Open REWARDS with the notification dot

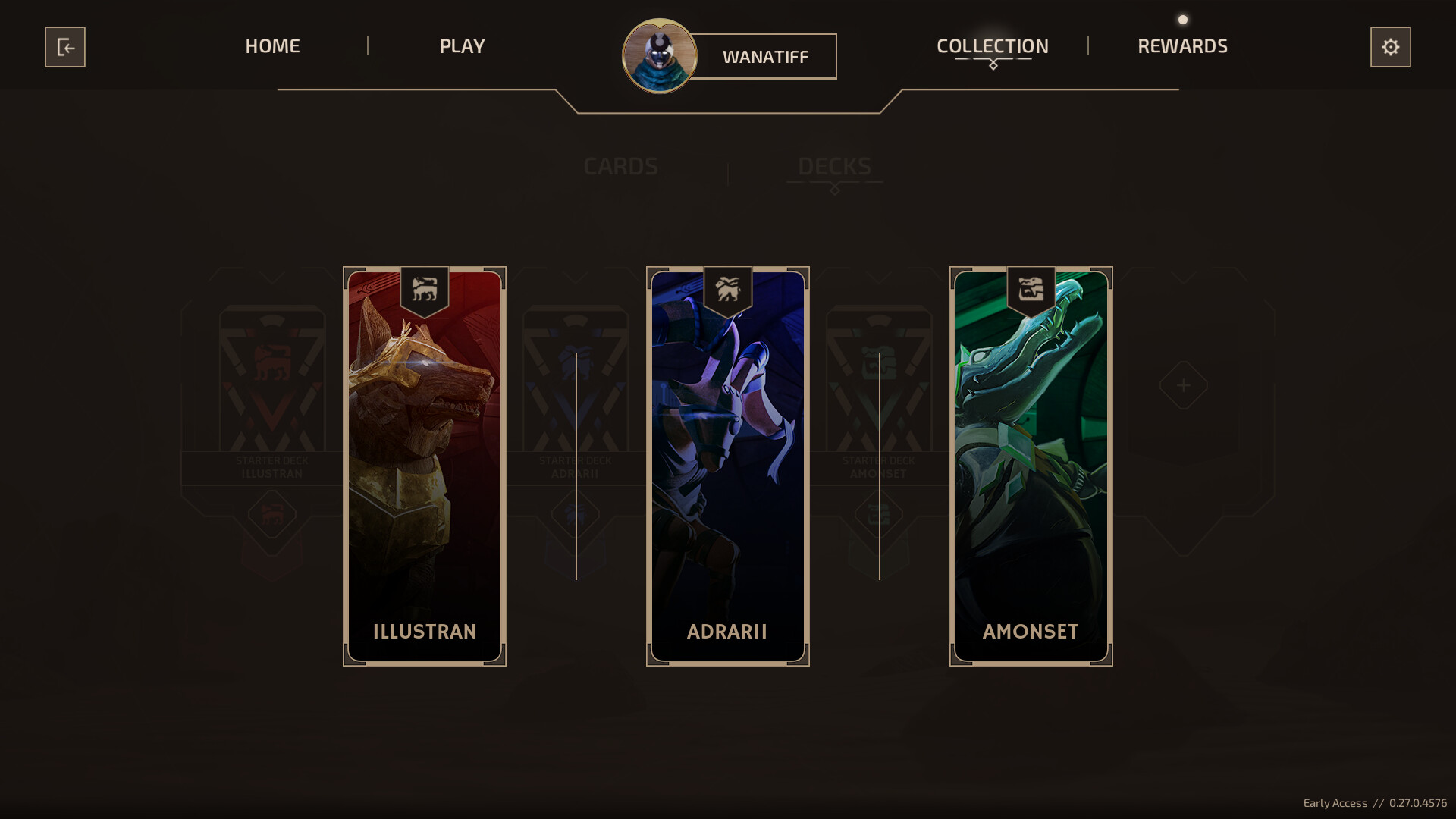1181,46
